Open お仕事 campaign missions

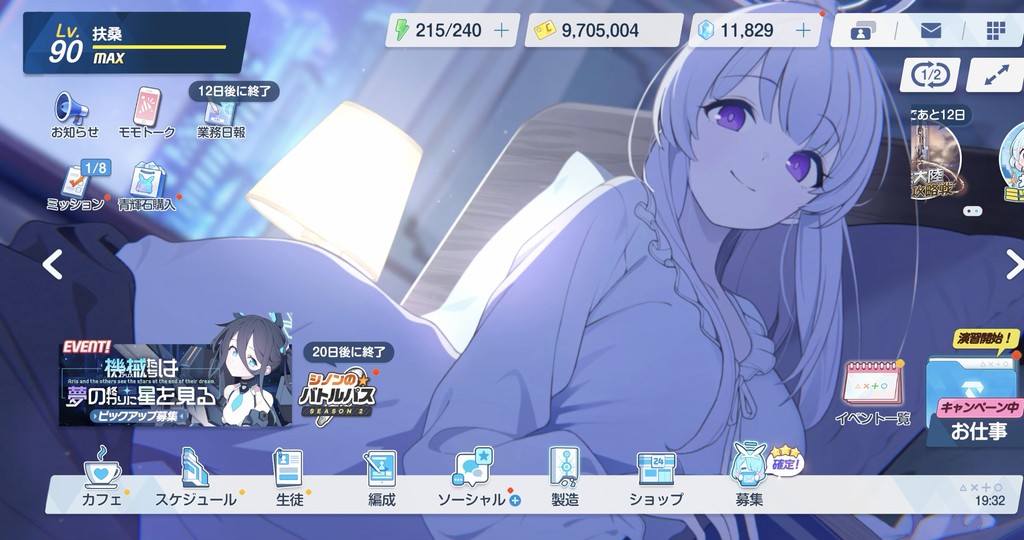tap(975, 402)
